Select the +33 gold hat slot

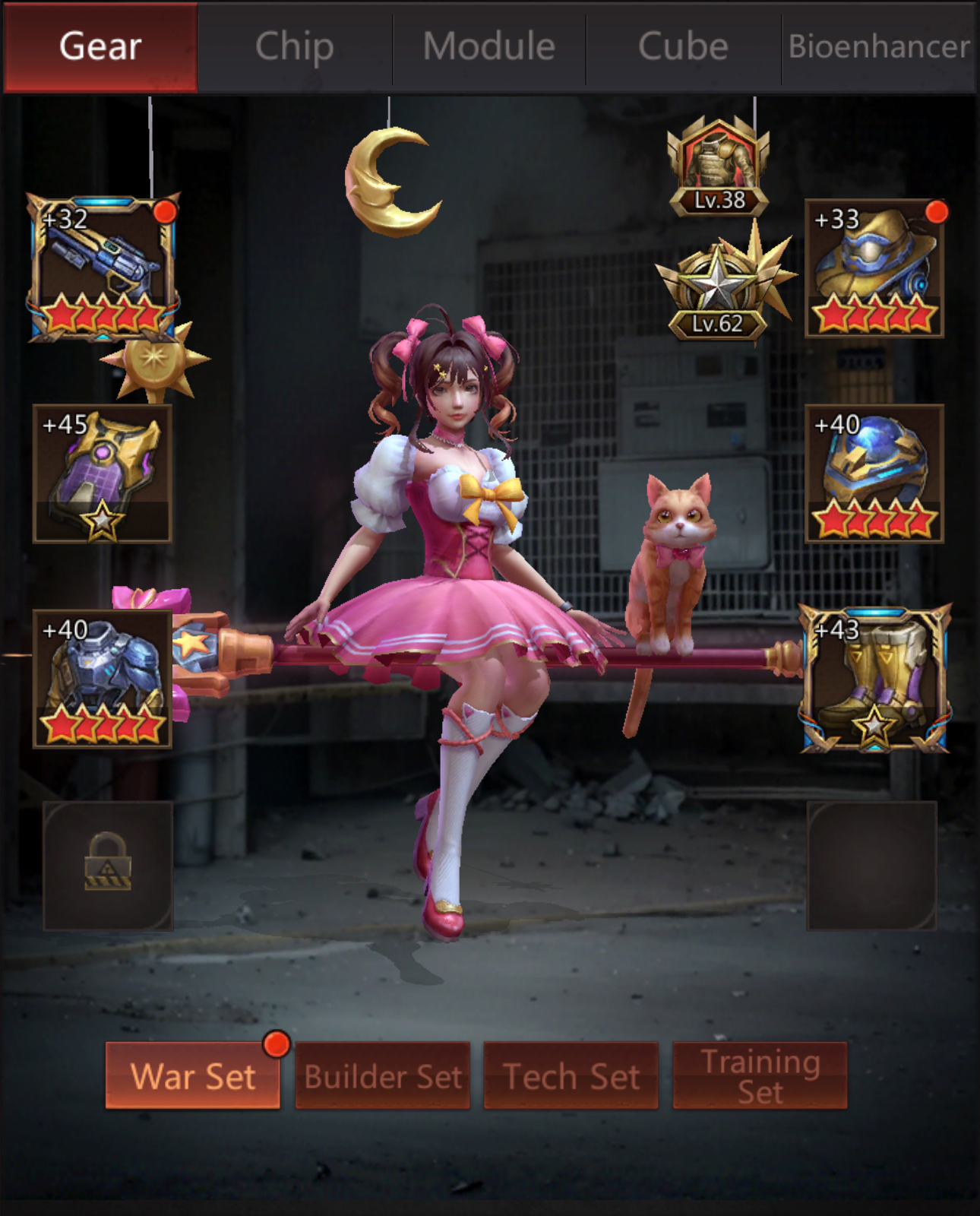[x=874, y=268]
